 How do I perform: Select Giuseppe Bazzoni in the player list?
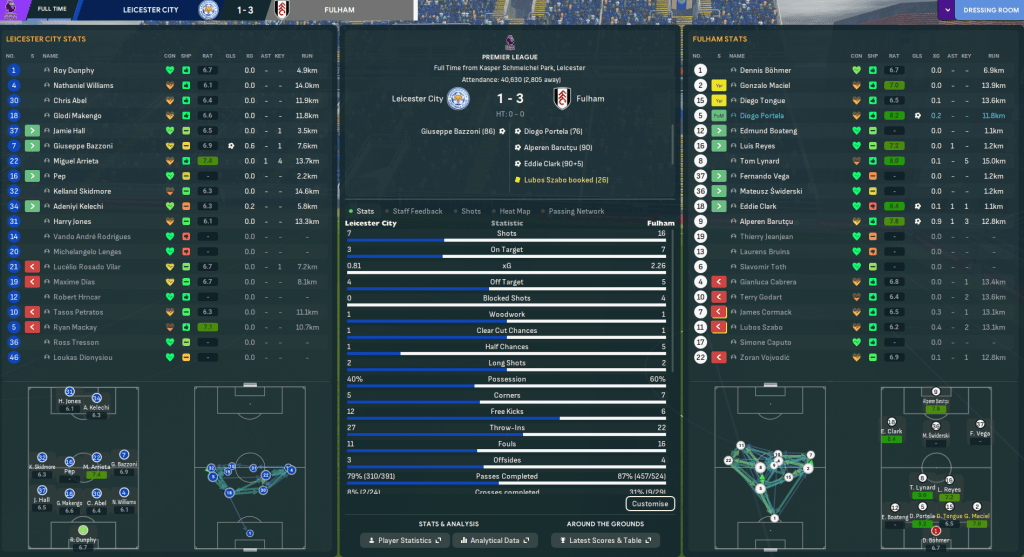82,146
